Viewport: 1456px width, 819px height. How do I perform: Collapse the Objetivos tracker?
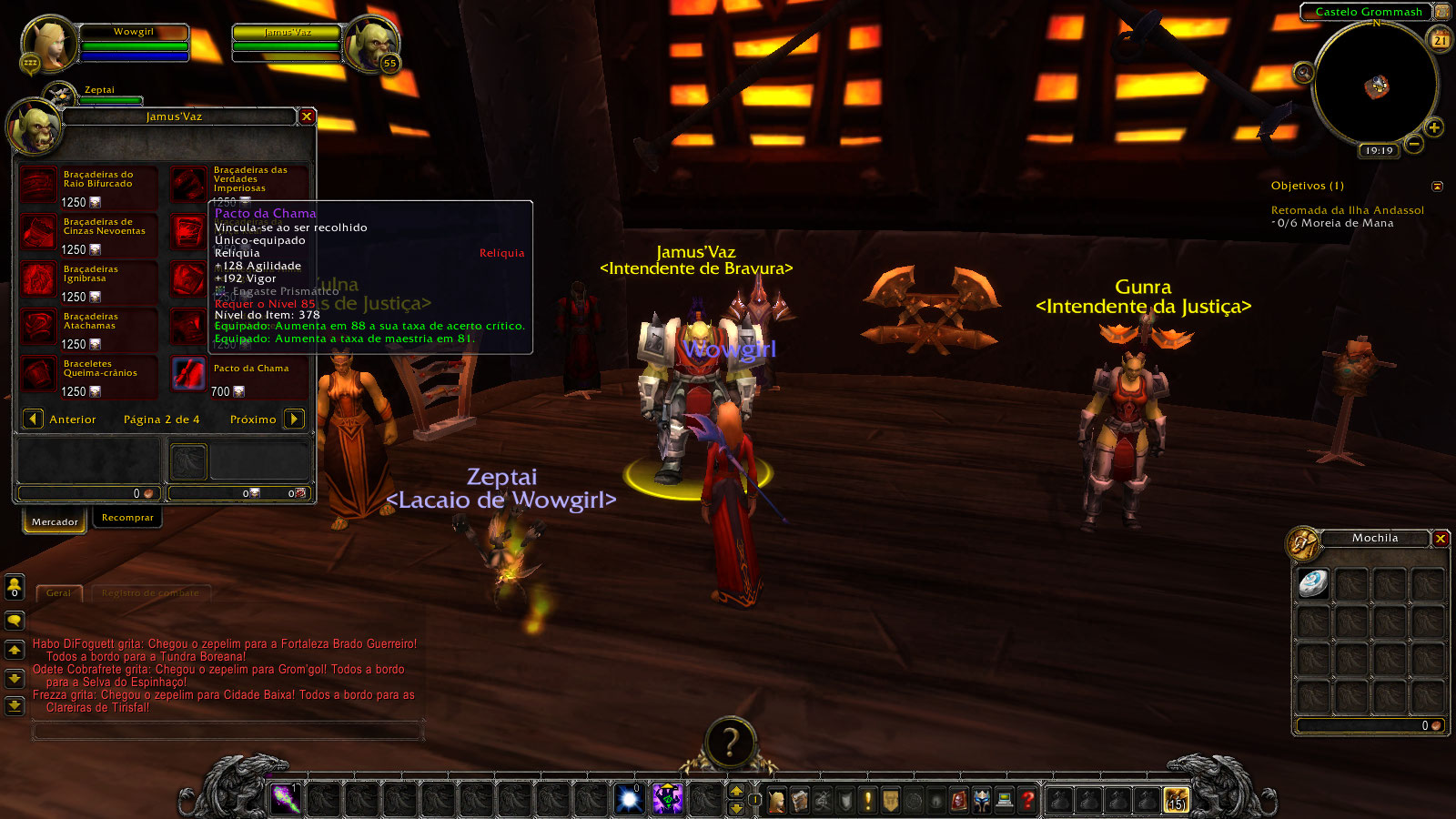pos(1437,187)
